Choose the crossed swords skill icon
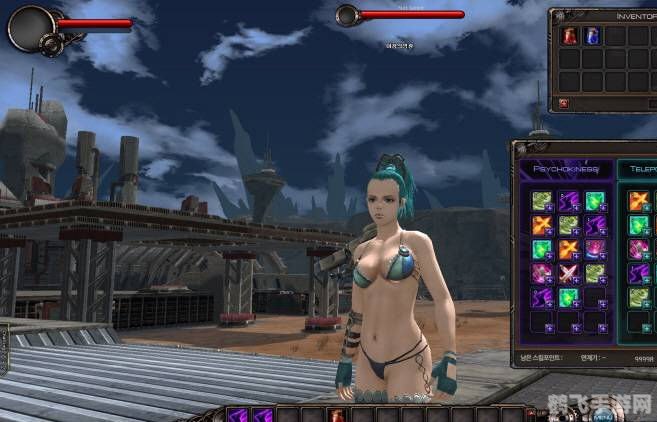 (x=568, y=272)
